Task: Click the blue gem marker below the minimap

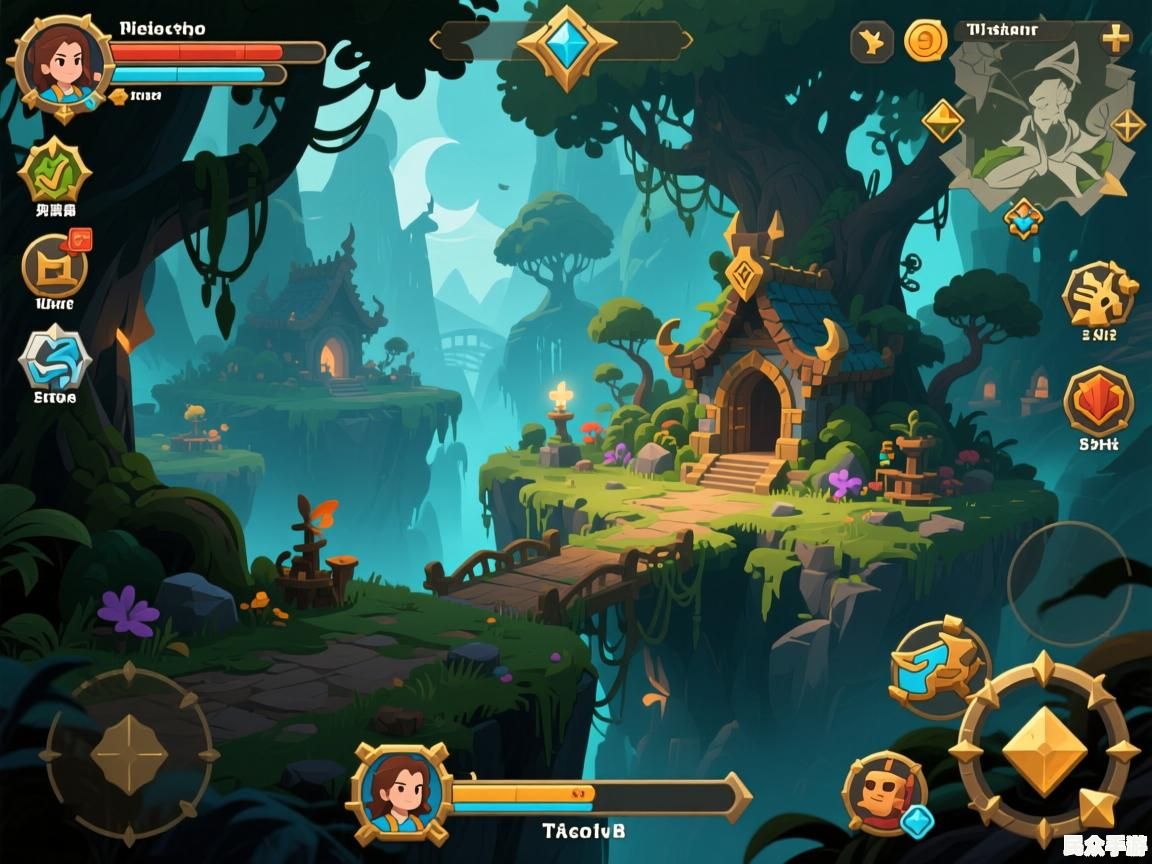Action: pos(1023,217)
